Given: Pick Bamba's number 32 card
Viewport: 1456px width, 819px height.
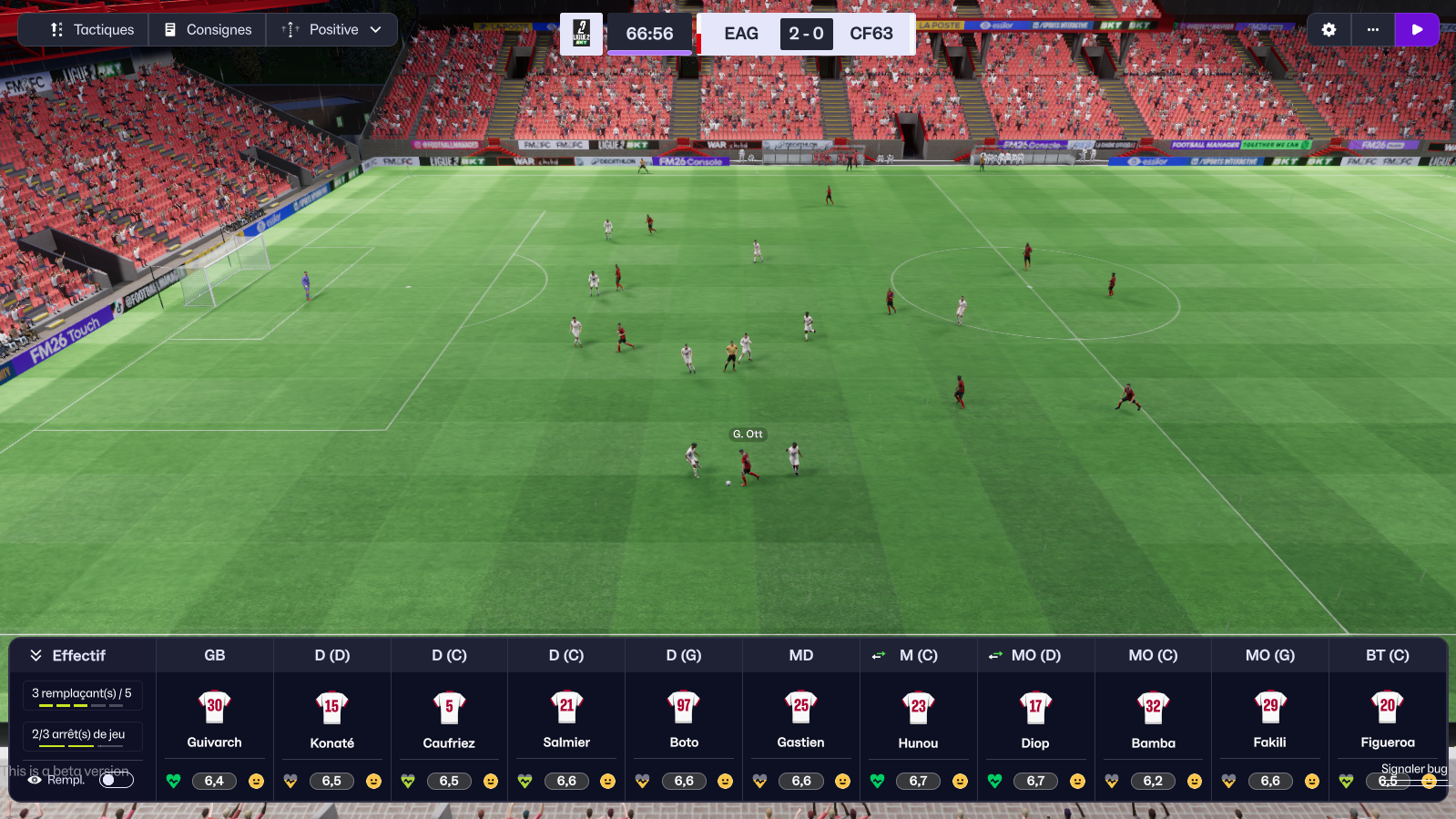Looking at the screenshot, I should (1153, 719).
